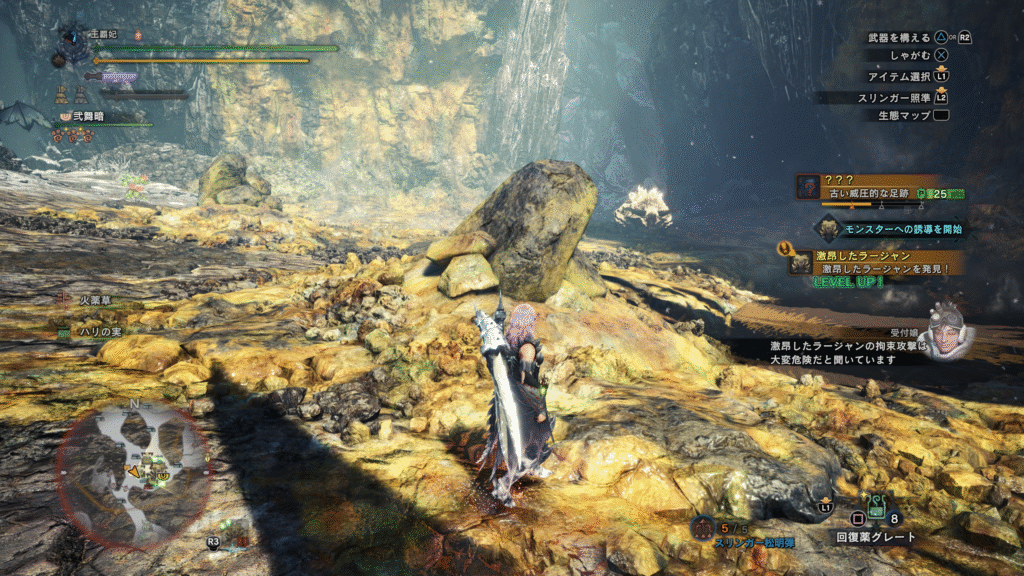Select the ハリの実 gathering label

[99, 331]
